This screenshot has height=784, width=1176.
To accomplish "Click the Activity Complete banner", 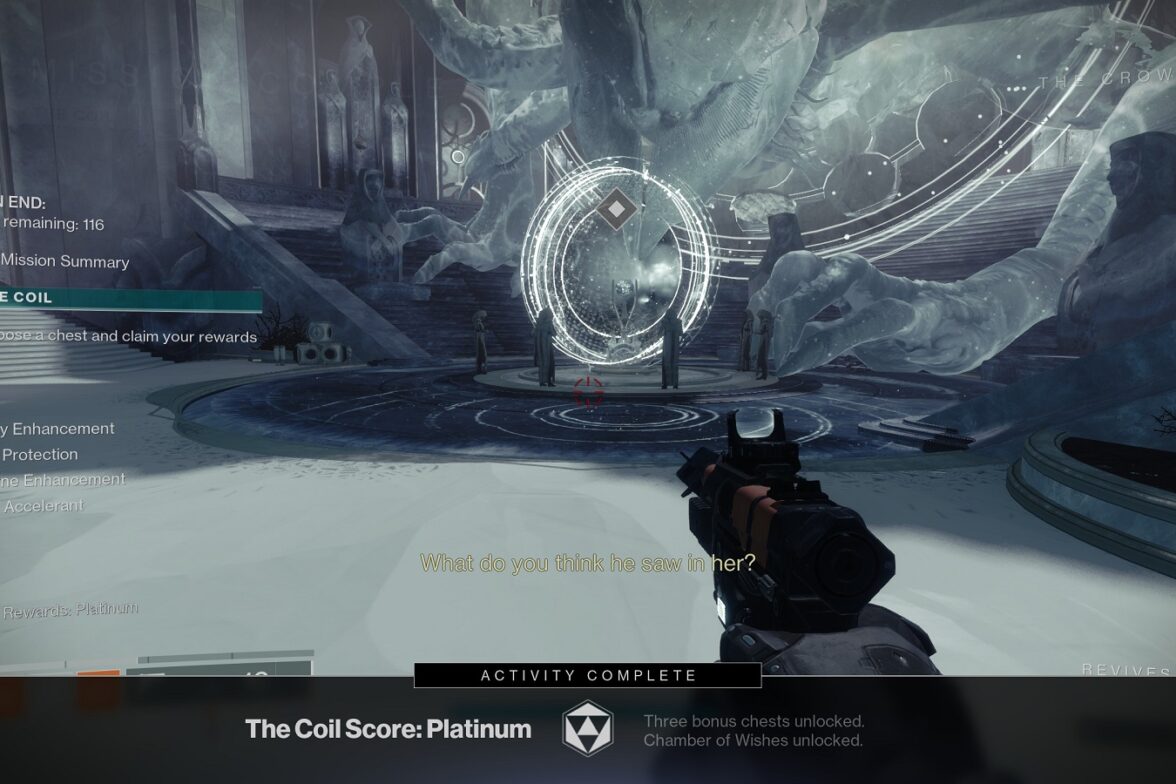I will 588,676.
